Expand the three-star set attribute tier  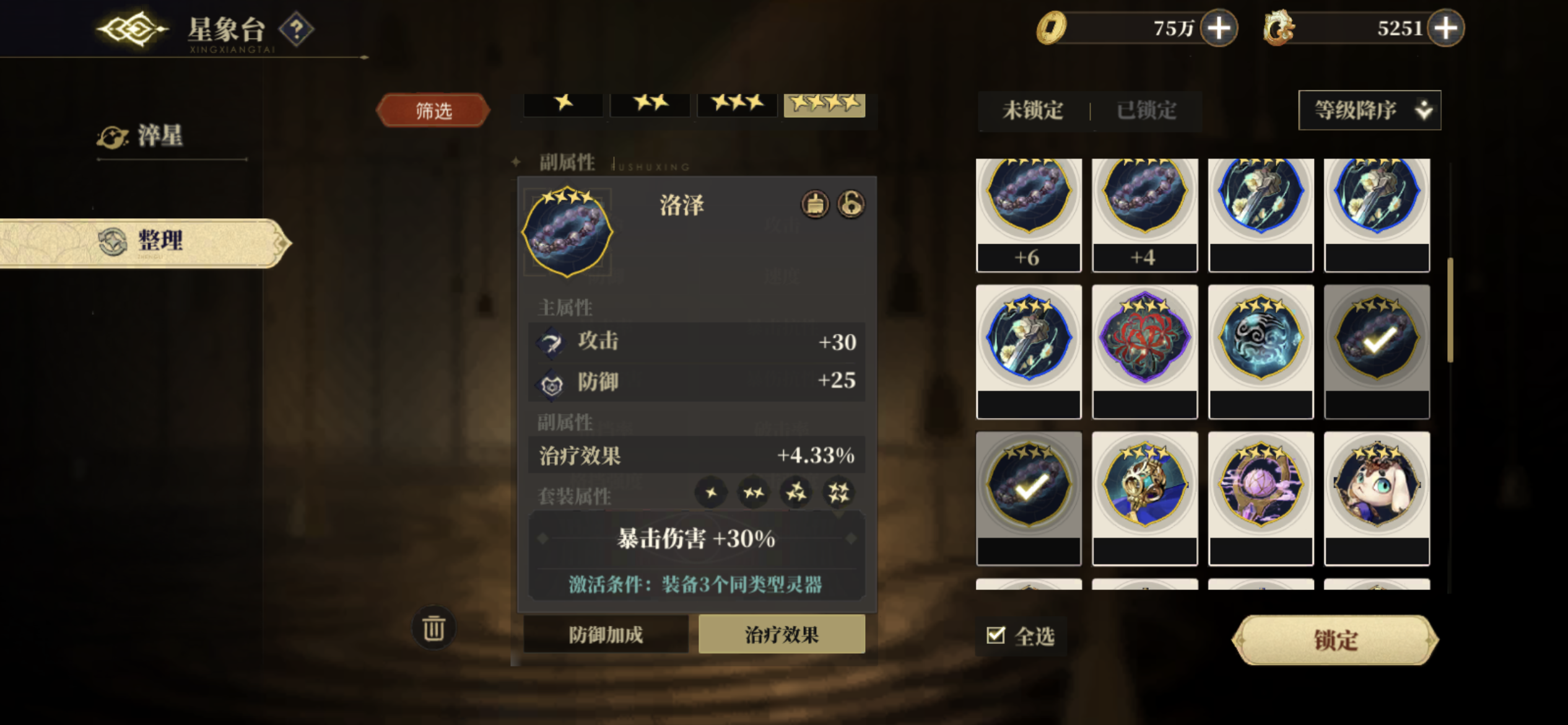click(797, 493)
